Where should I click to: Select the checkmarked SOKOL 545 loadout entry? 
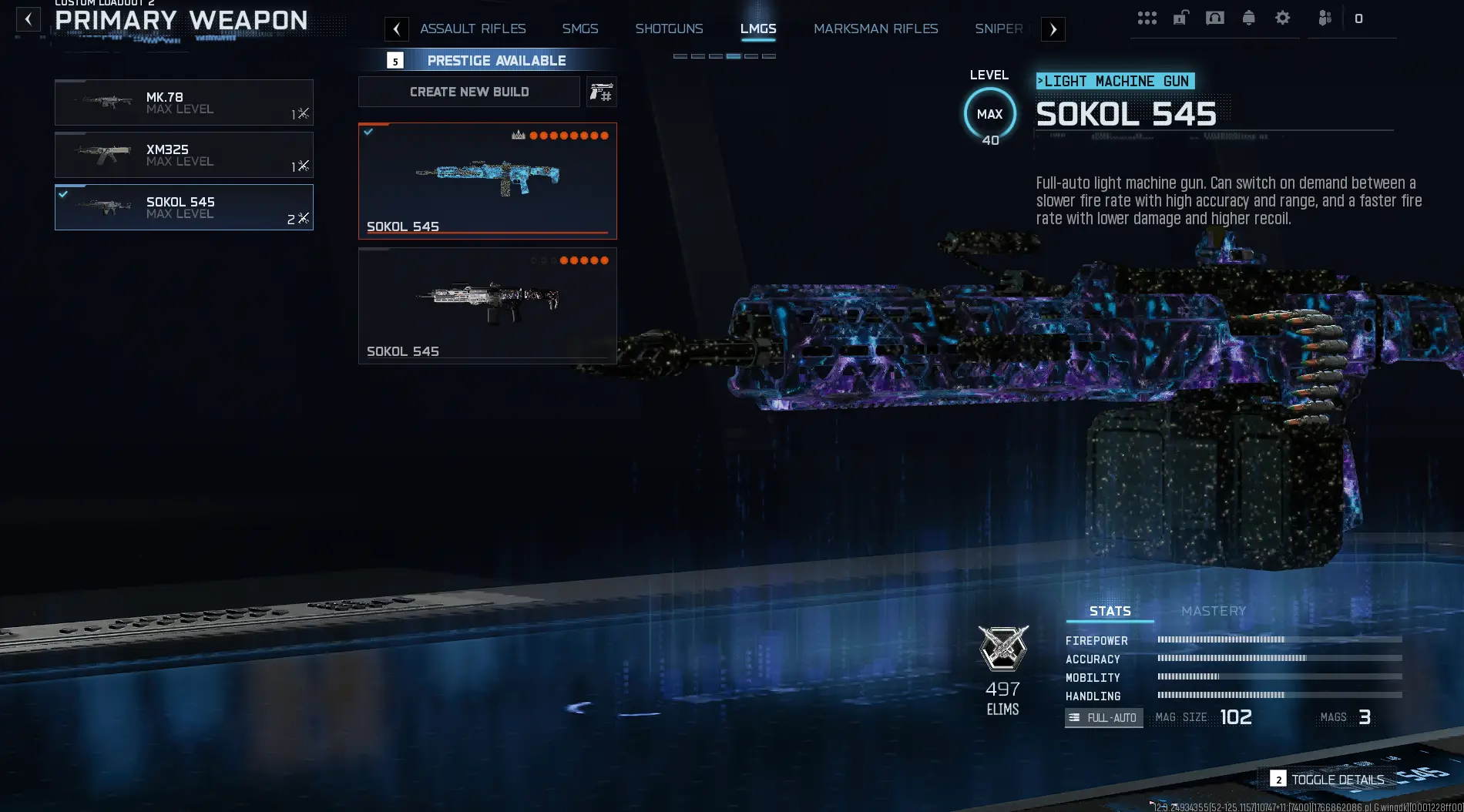click(x=184, y=207)
